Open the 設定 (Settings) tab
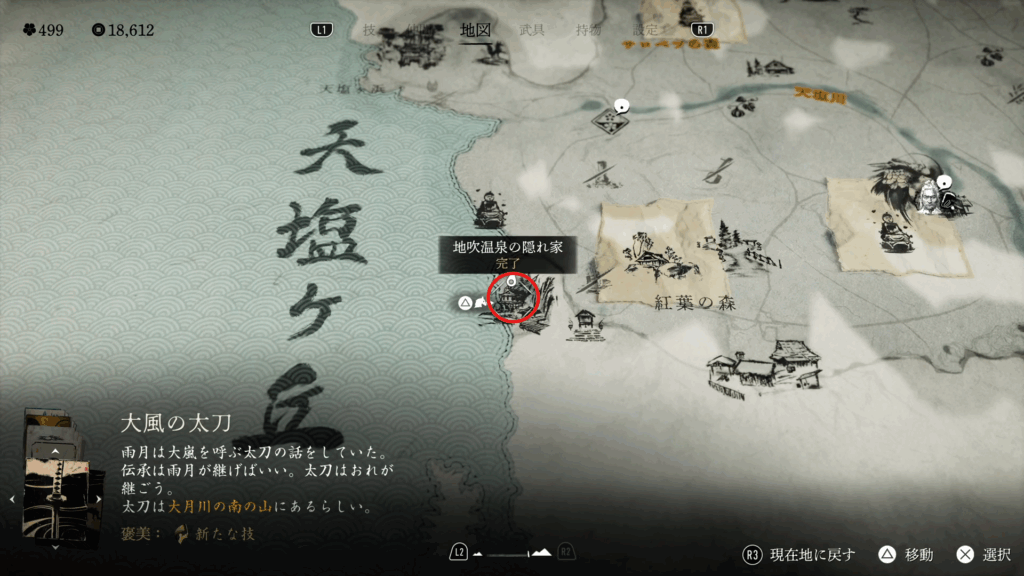This screenshot has height=576, width=1024. click(644, 30)
